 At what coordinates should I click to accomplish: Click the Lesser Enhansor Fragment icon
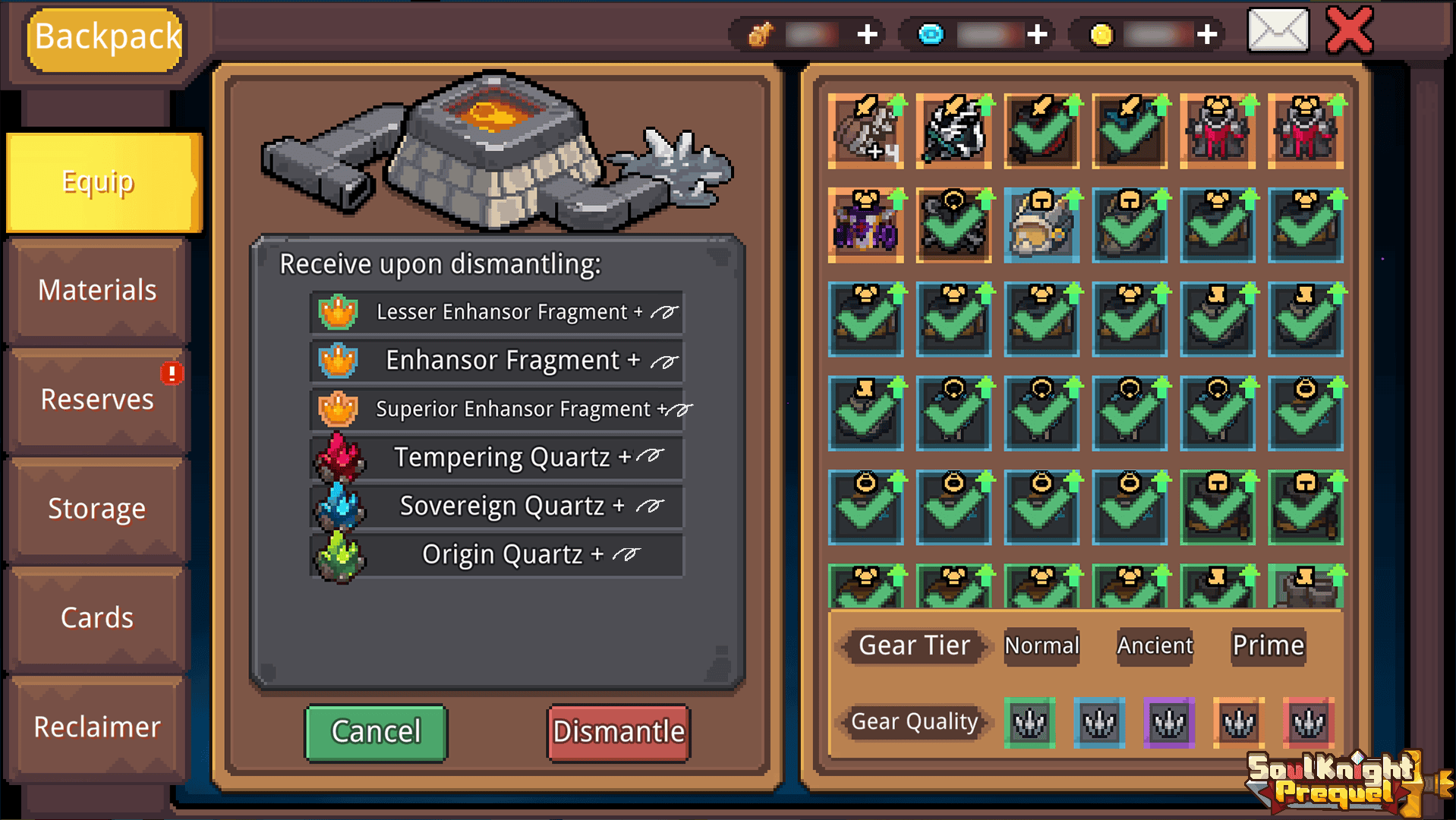tap(337, 311)
